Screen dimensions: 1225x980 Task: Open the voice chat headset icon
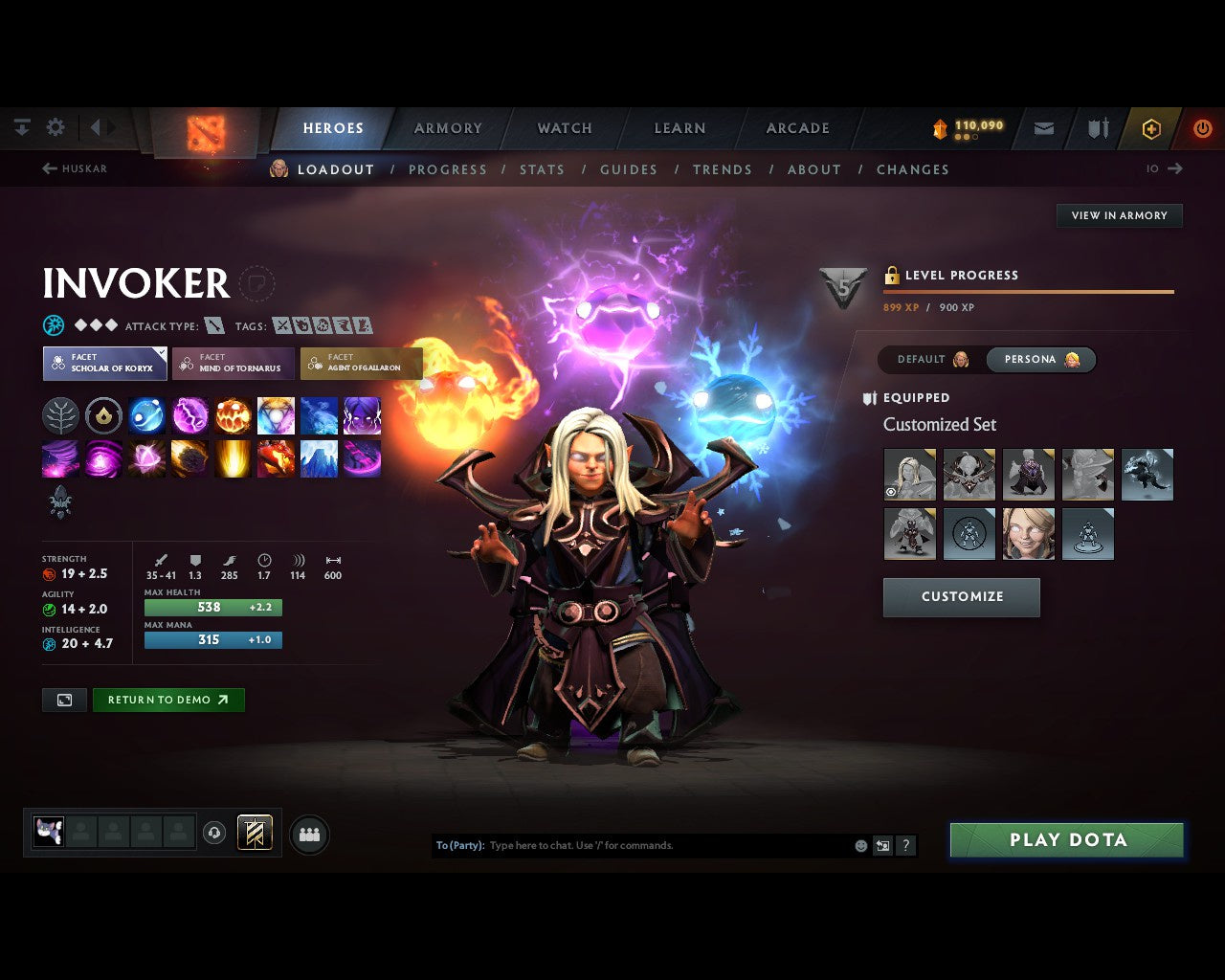pos(212,833)
